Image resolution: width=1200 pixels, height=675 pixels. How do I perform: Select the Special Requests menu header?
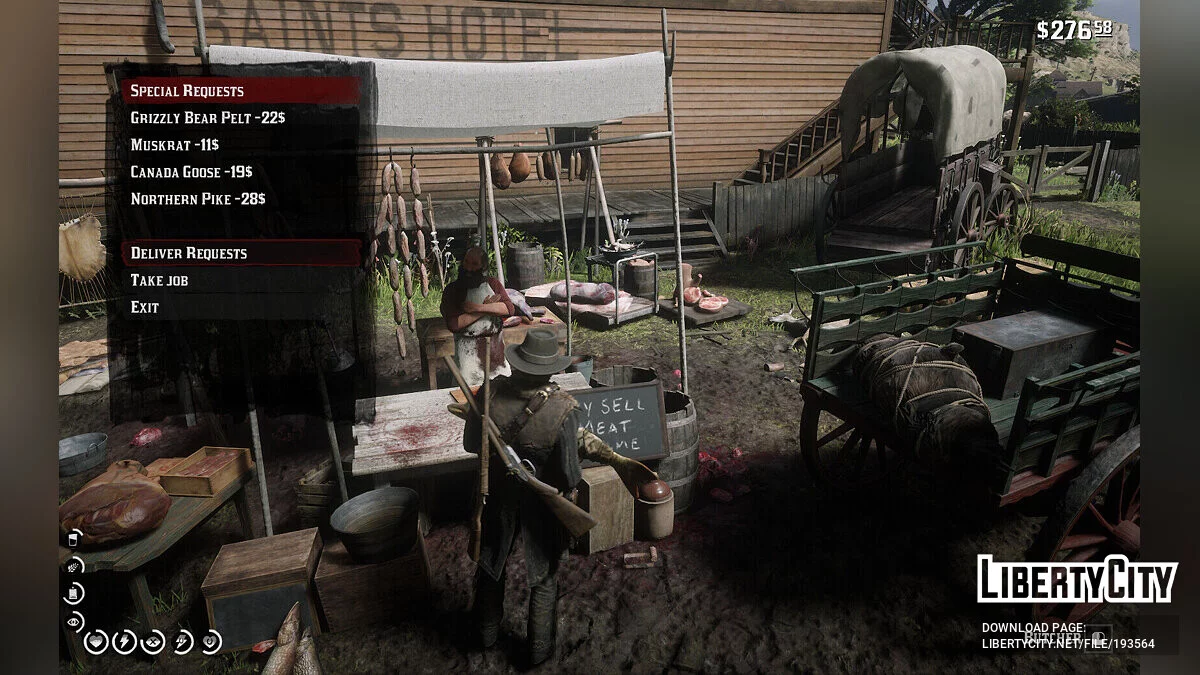click(x=187, y=91)
